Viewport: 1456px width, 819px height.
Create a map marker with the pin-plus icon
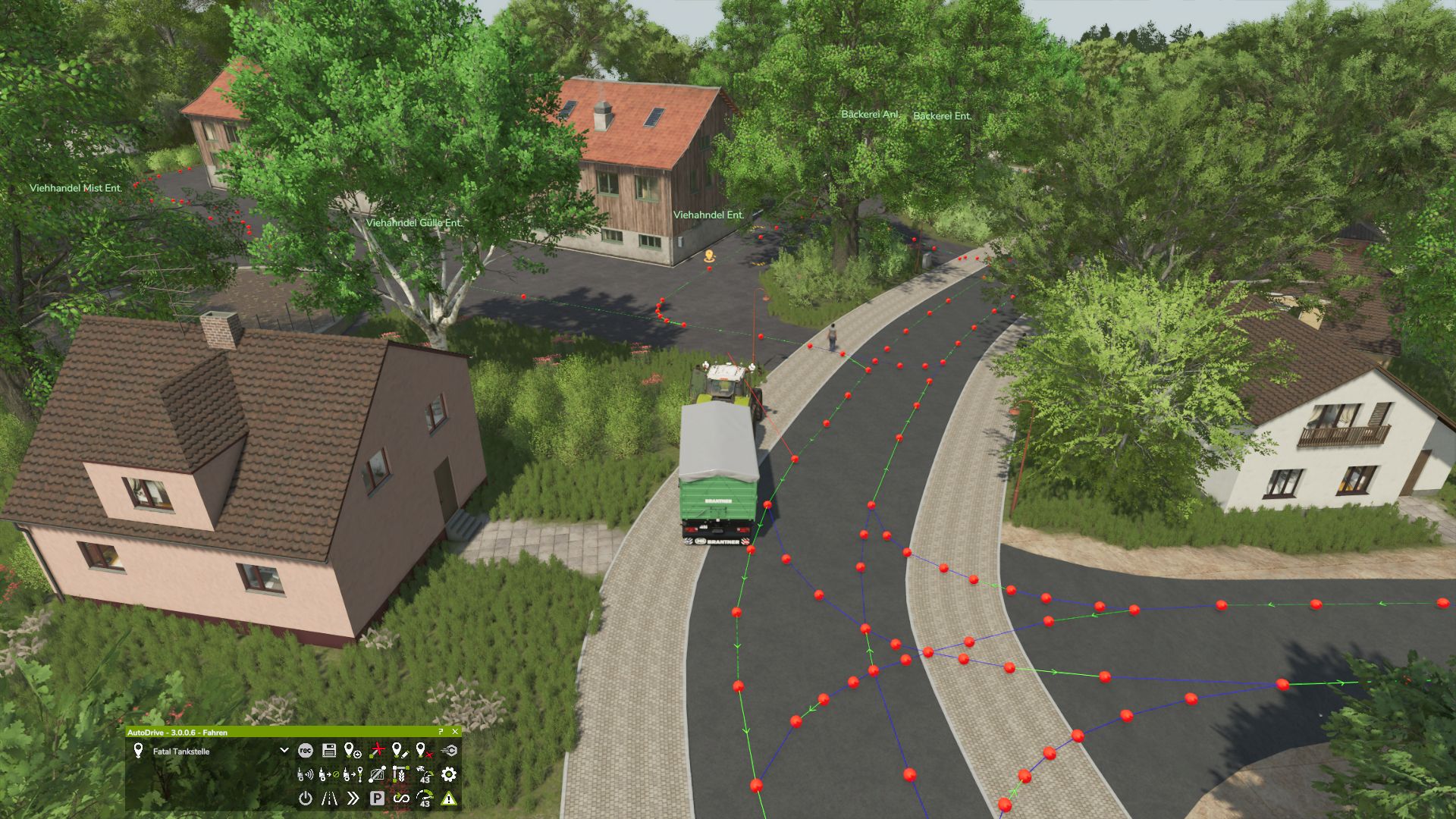click(353, 751)
